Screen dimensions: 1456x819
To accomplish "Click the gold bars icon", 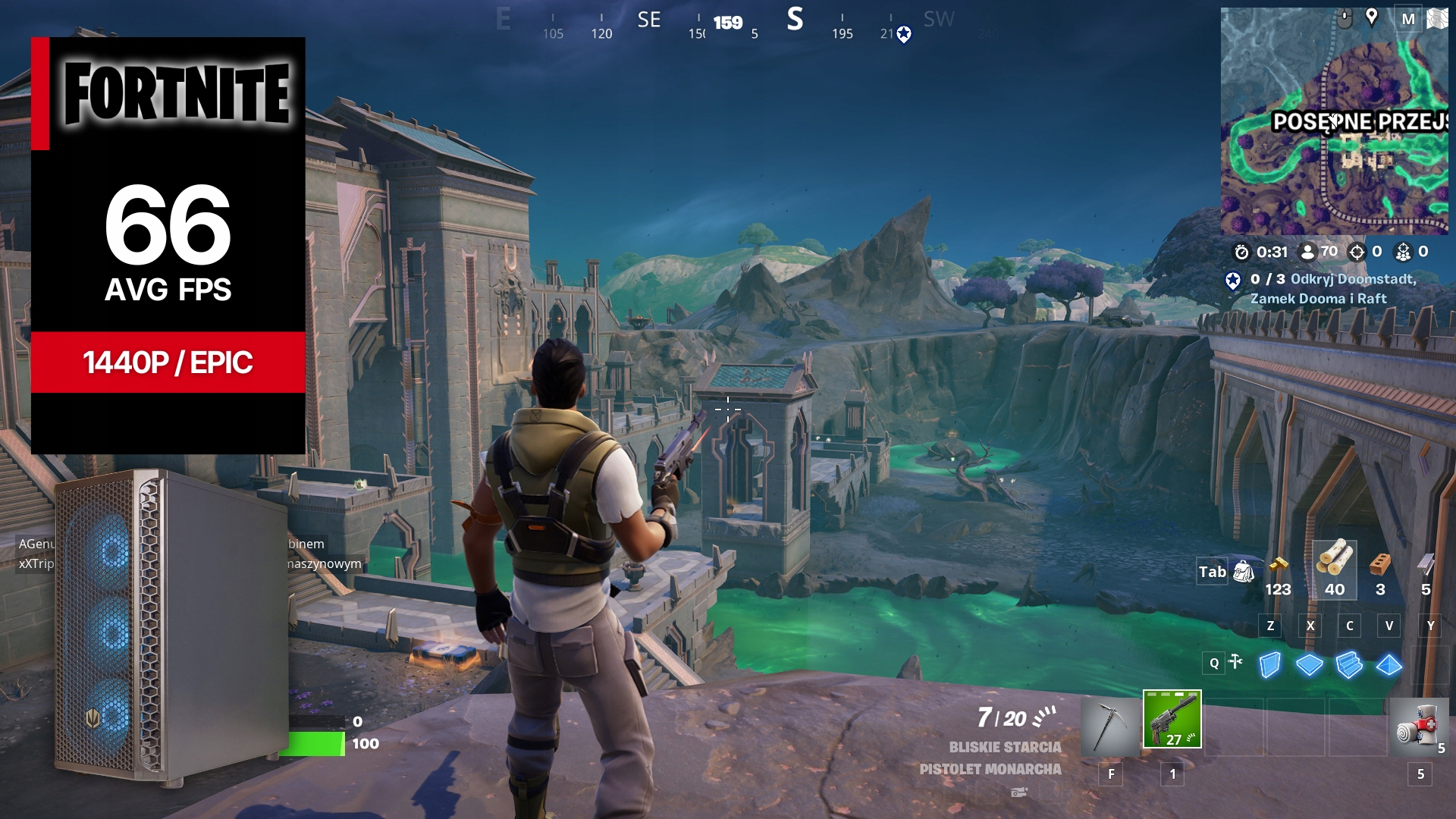I will [1279, 566].
